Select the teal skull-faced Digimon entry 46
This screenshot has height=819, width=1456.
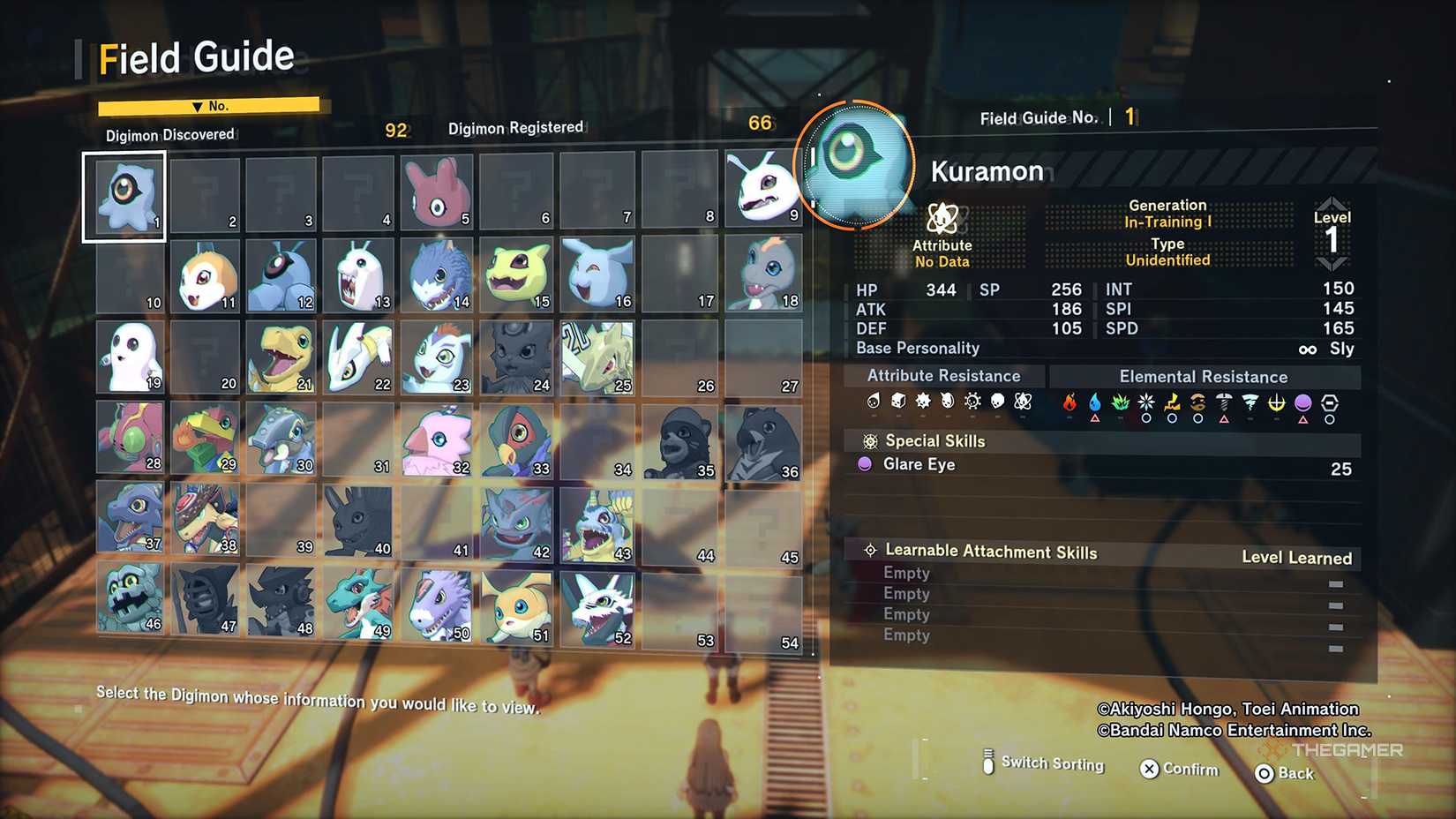(130, 598)
